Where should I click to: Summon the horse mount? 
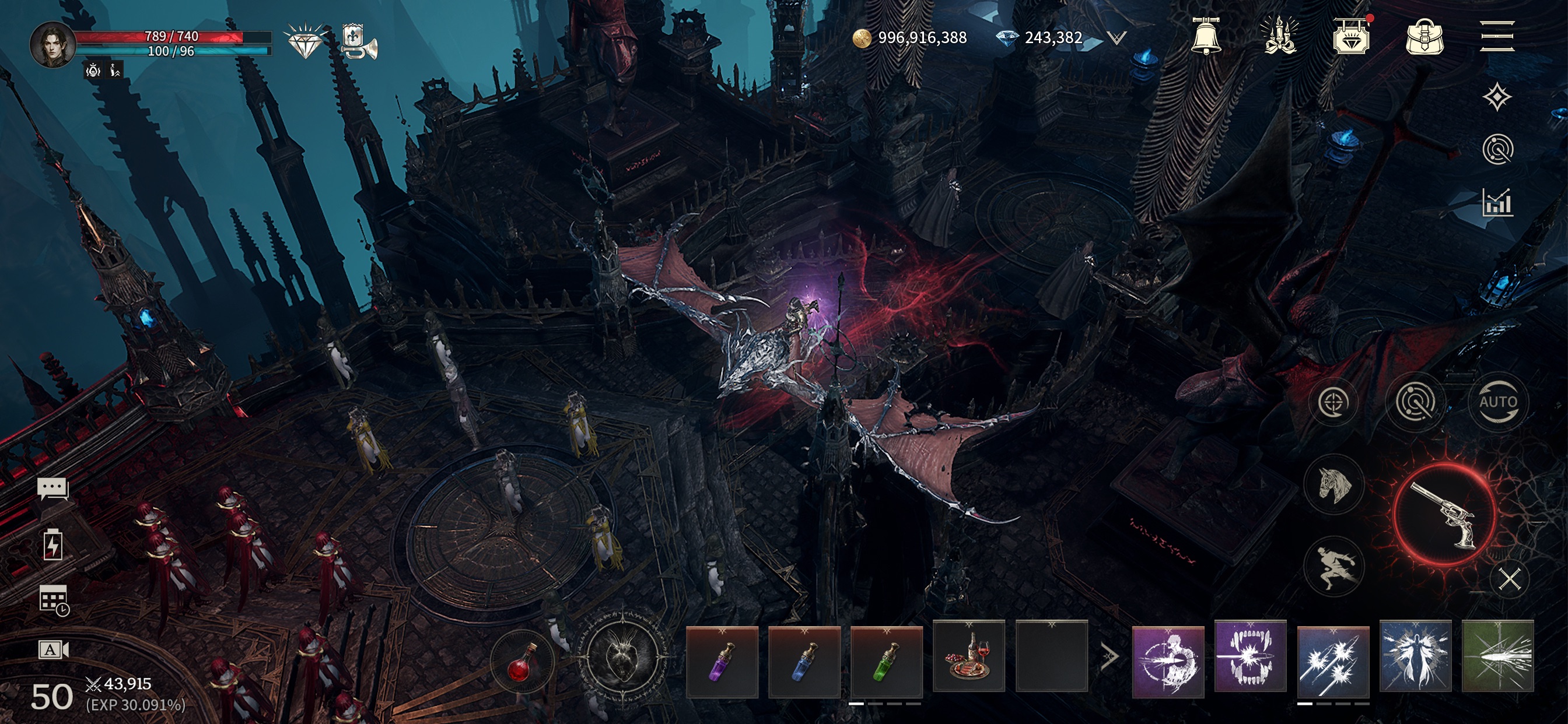pyautogui.click(x=1334, y=484)
